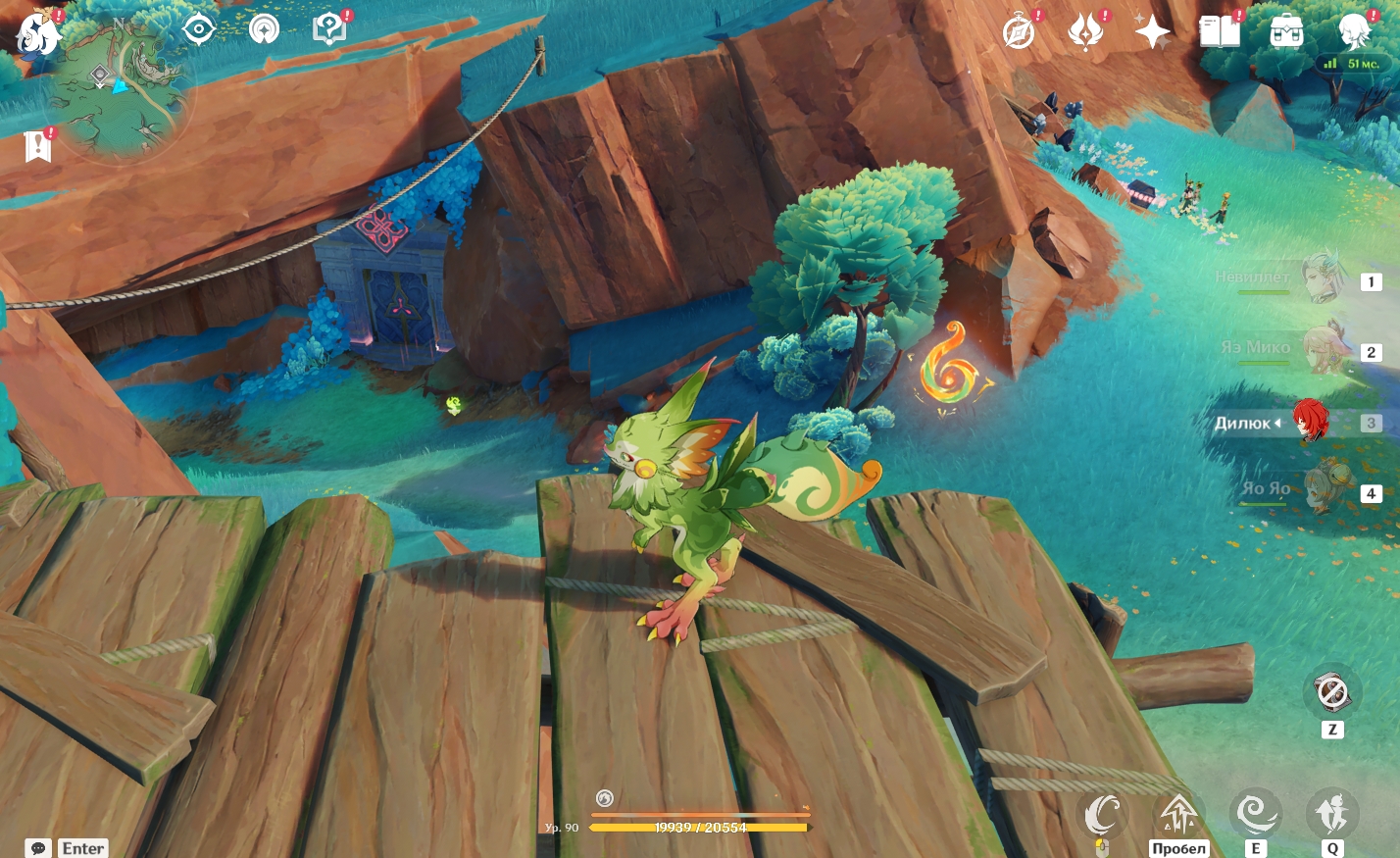Click the crossed-out gadget icon above Z

(1331, 692)
